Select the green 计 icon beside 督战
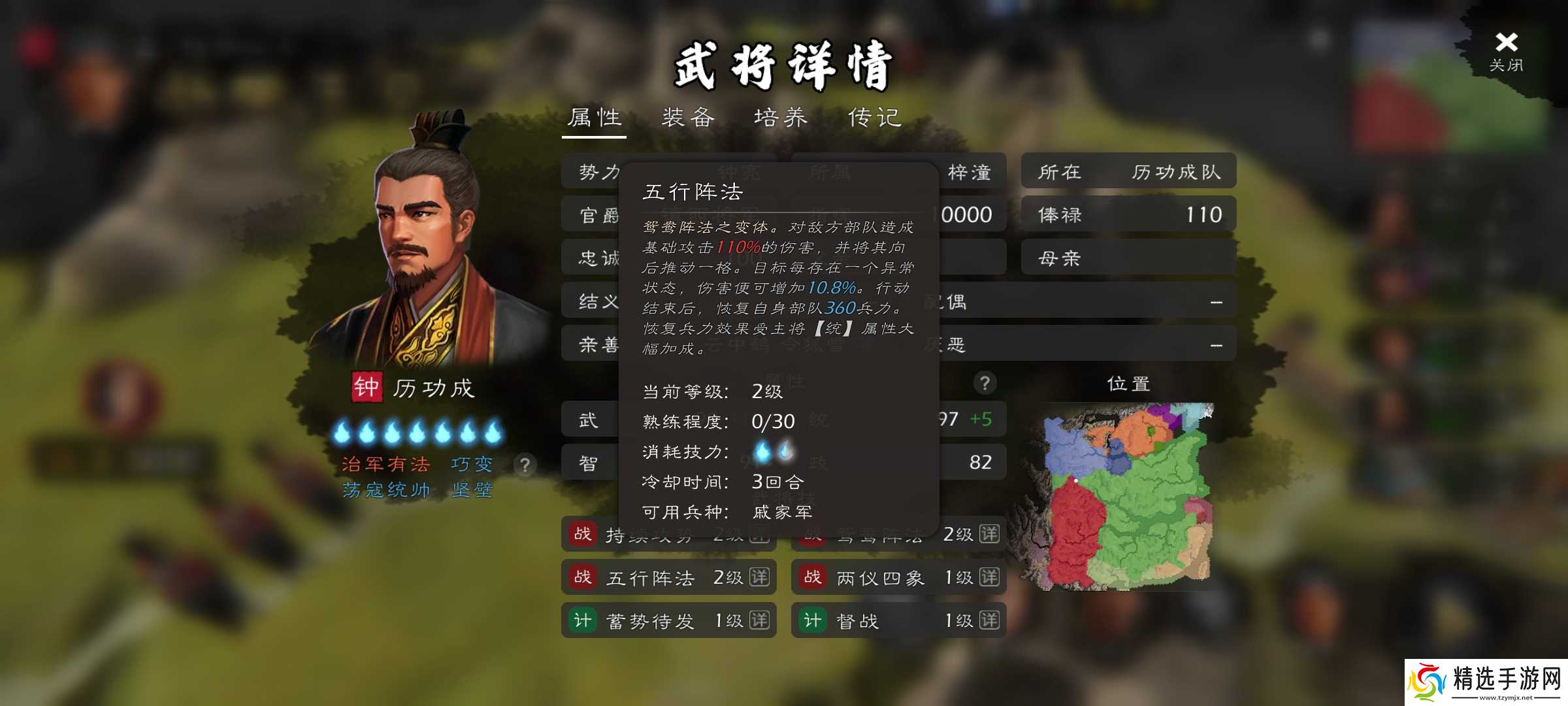This screenshot has width=1568, height=706. (812, 621)
